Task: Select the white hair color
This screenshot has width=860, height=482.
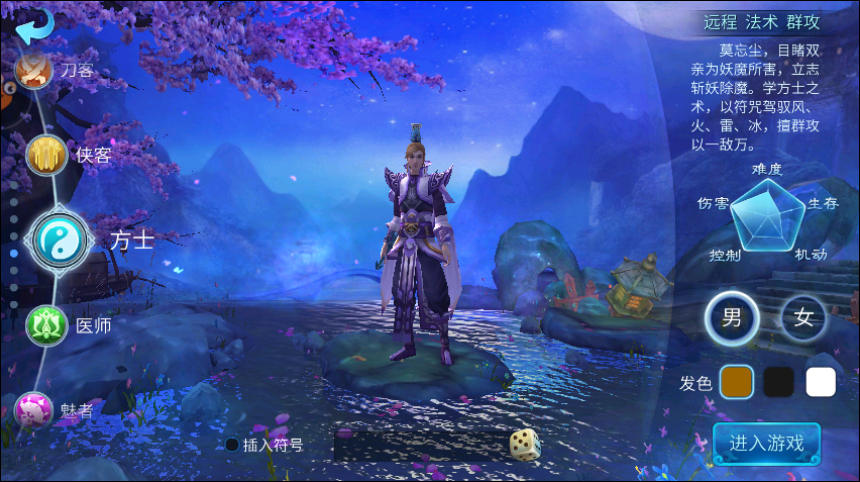Action: click(x=821, y=382)
